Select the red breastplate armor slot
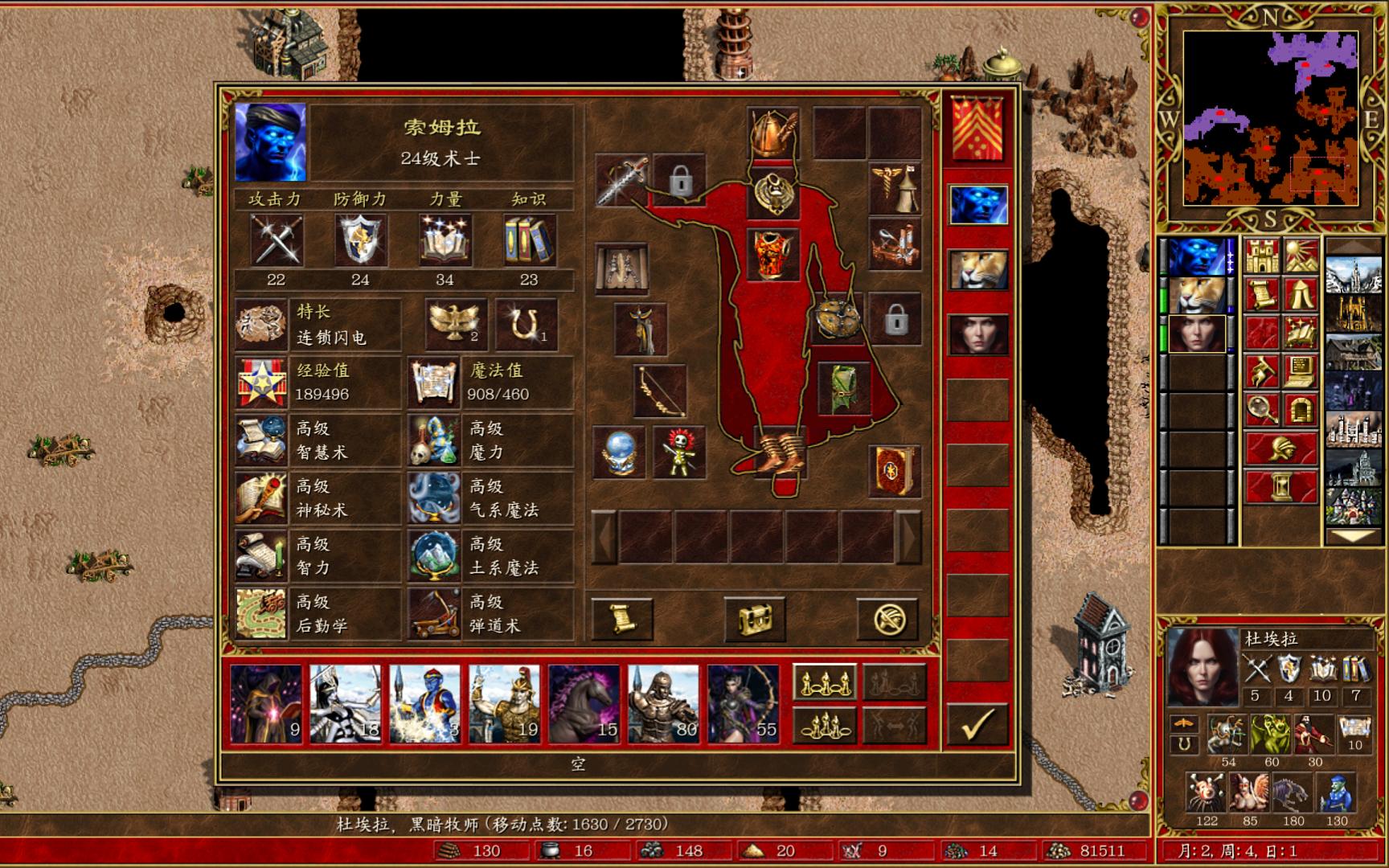The image size is (1389, 868). tap(772, 253)
